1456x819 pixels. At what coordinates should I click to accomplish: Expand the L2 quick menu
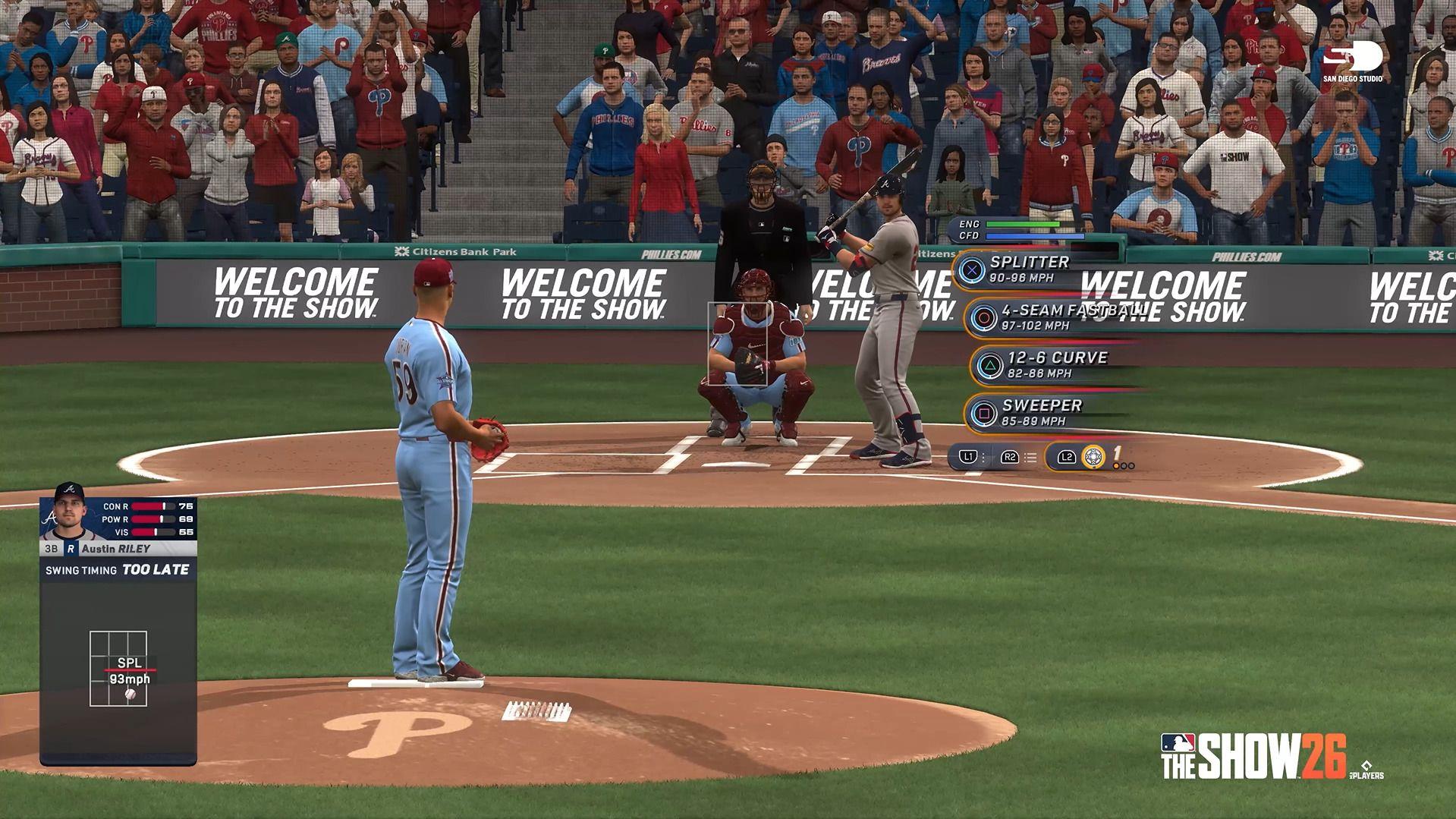[1067, 456]
